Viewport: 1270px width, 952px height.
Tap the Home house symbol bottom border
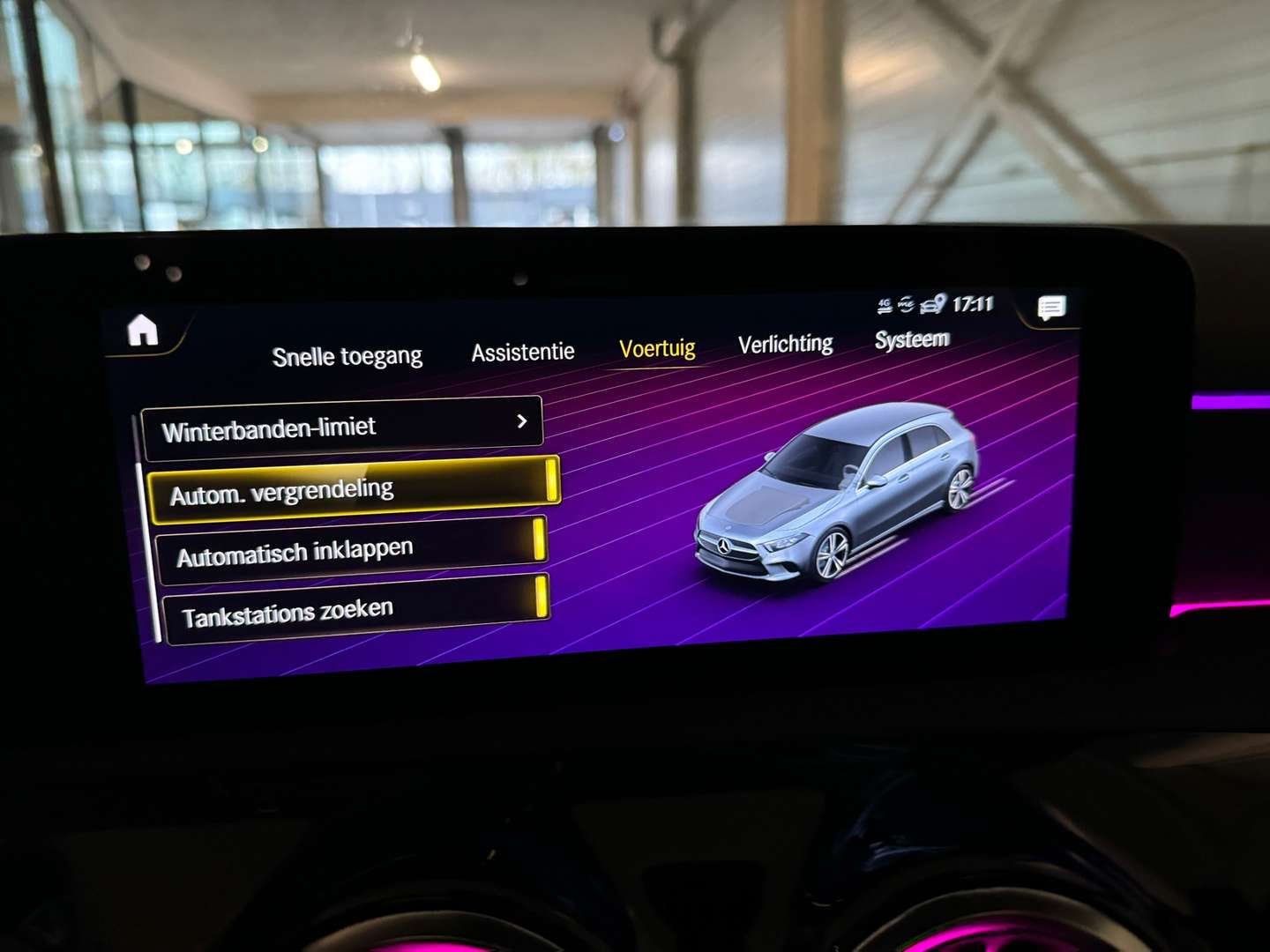tap(144, 346)
